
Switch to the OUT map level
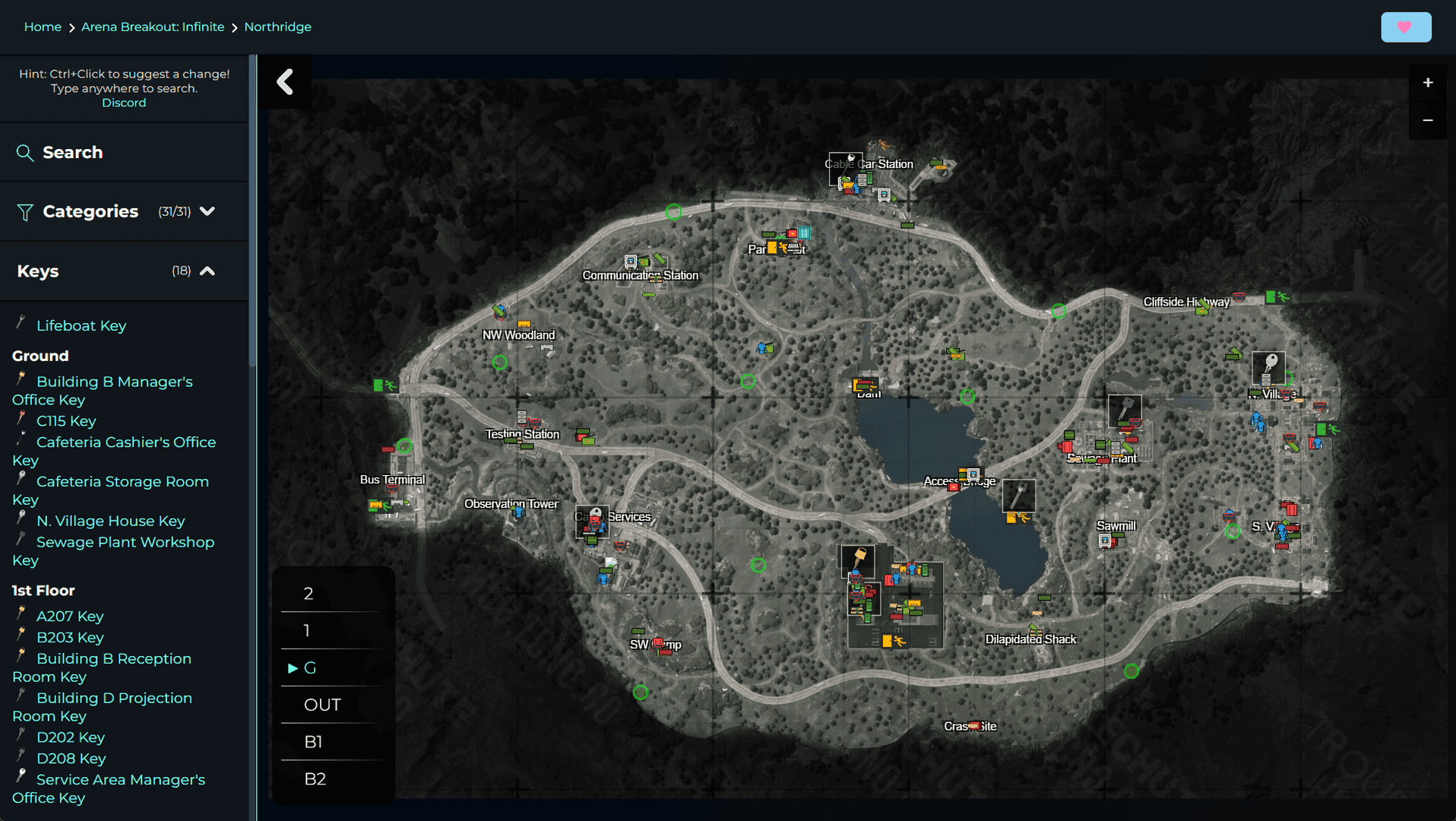click(x=322, y=705)
